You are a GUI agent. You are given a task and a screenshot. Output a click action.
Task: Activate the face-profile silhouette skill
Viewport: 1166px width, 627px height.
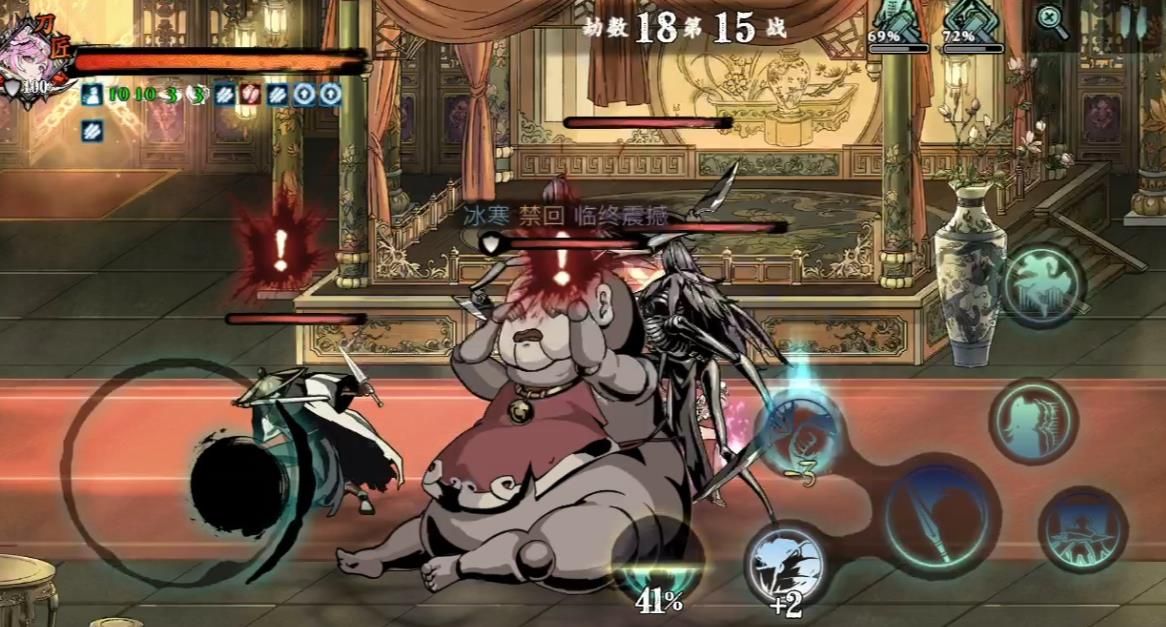tap(1033, 420)
